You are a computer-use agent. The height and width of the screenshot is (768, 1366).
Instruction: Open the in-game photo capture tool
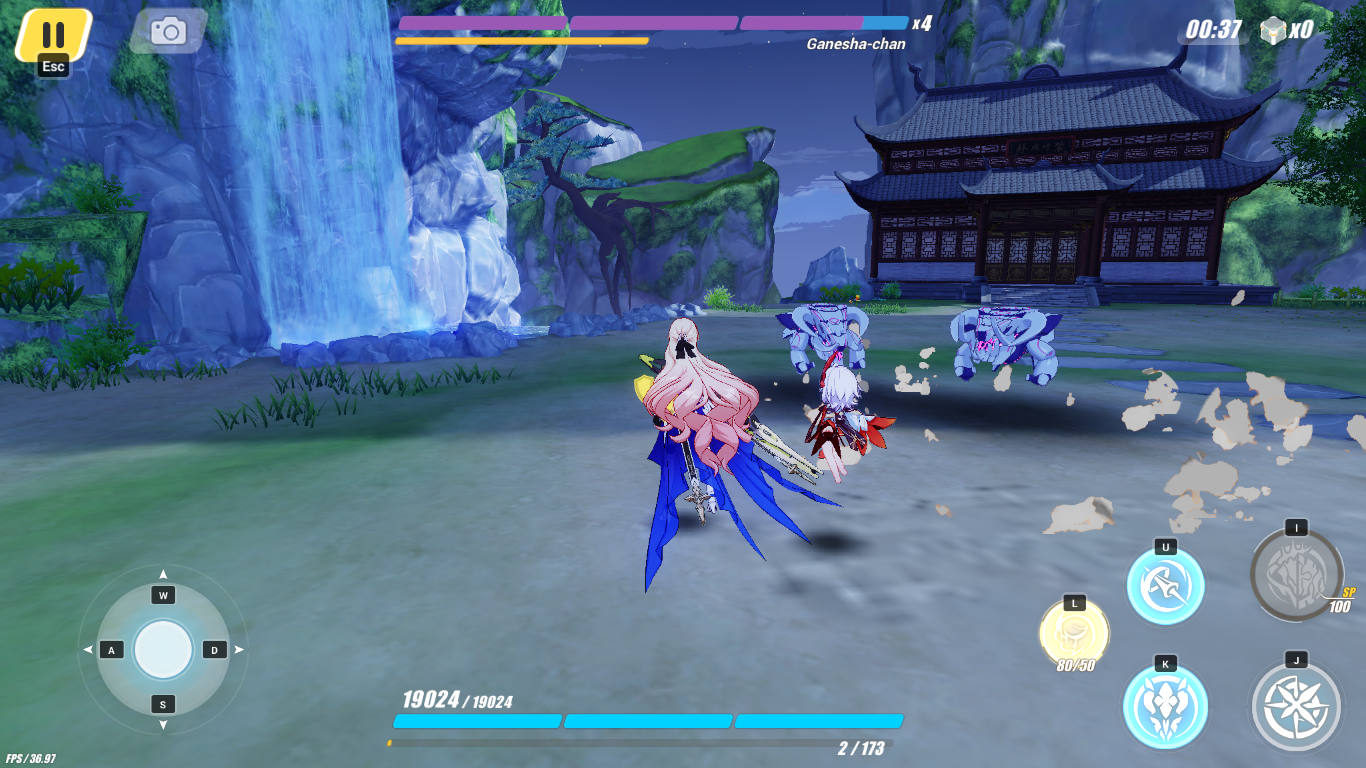168,30
